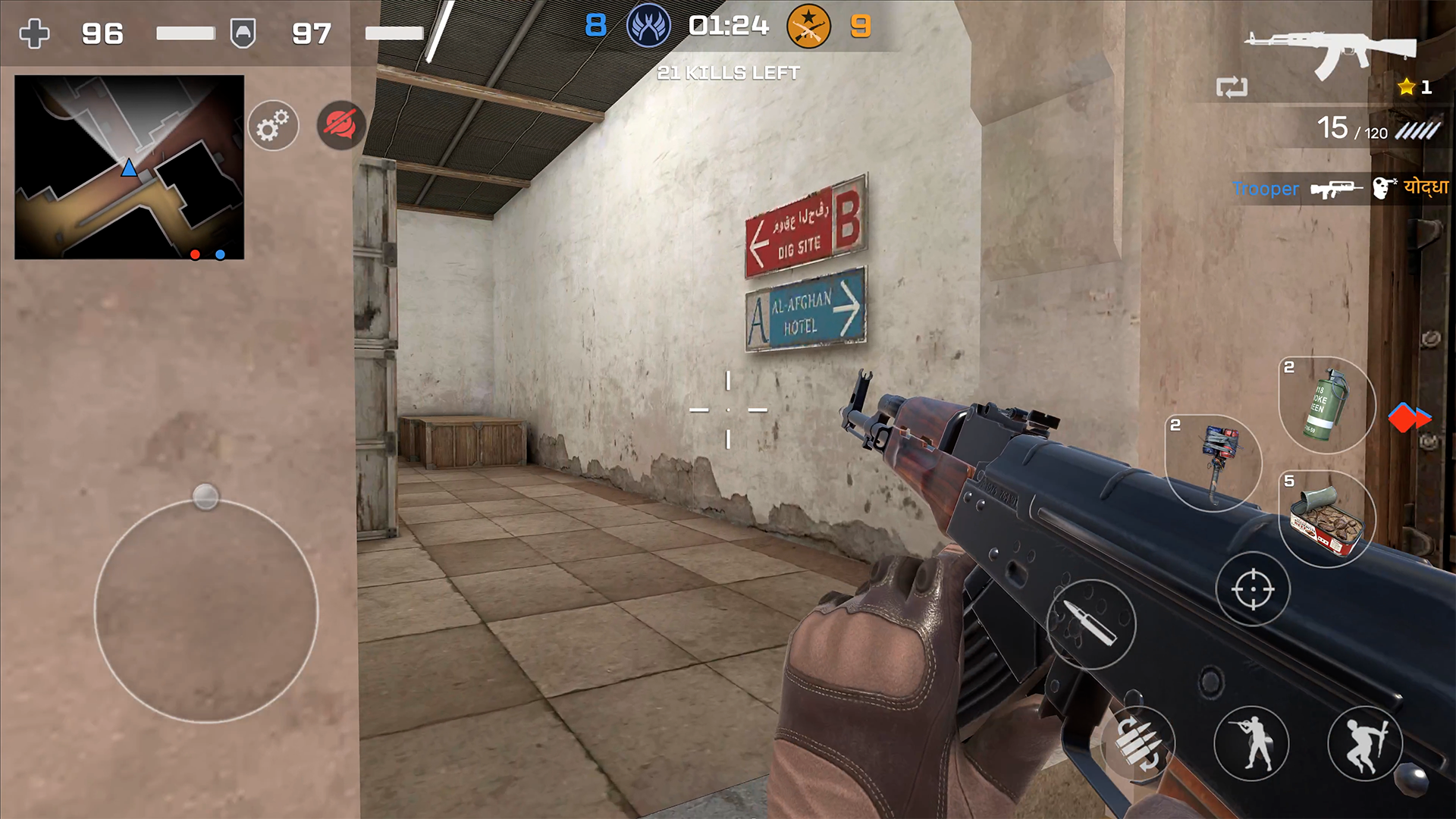The height and width of the screenshot is (819, 1456).
Task: Tap the standing-shooter stance icon
Action: click(1252, 743)
